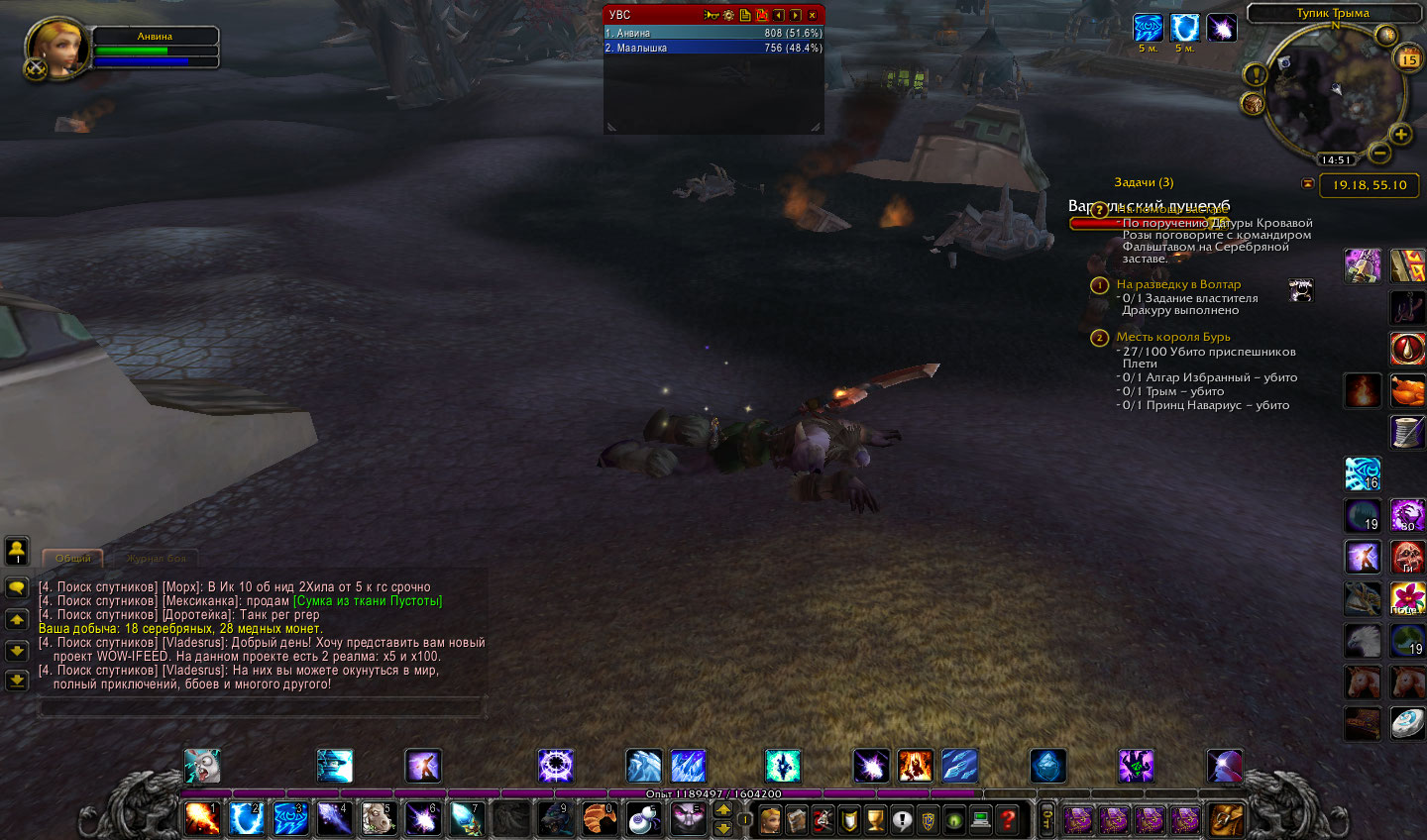Select the Месть короля Бурь quest entry
Image resolution: width=1427 pixels, height=840 pixels.
pyautogui.click(x=1173, y=337)
